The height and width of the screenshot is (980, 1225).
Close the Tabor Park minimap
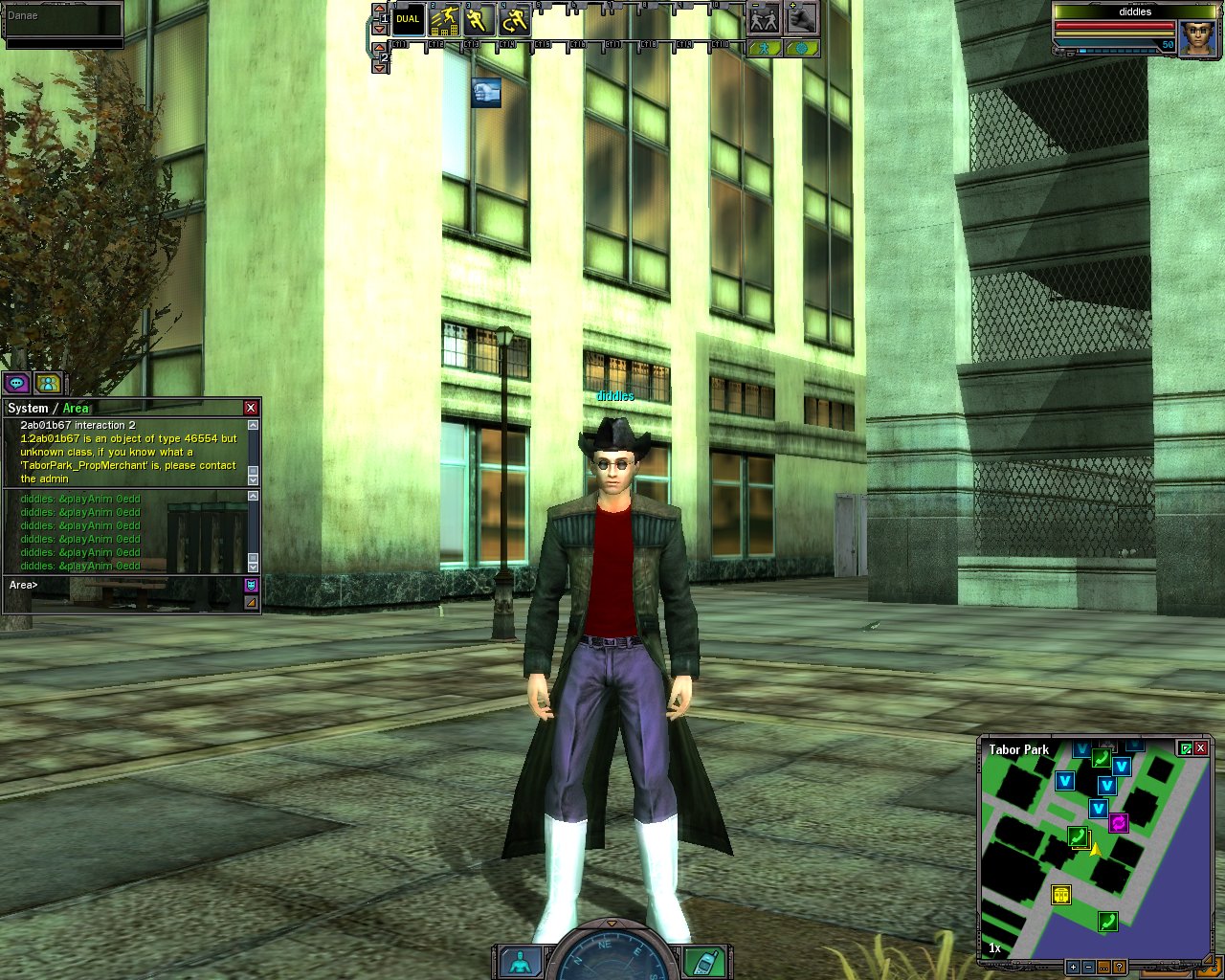pyautogui.click(x=1201, y=748)
